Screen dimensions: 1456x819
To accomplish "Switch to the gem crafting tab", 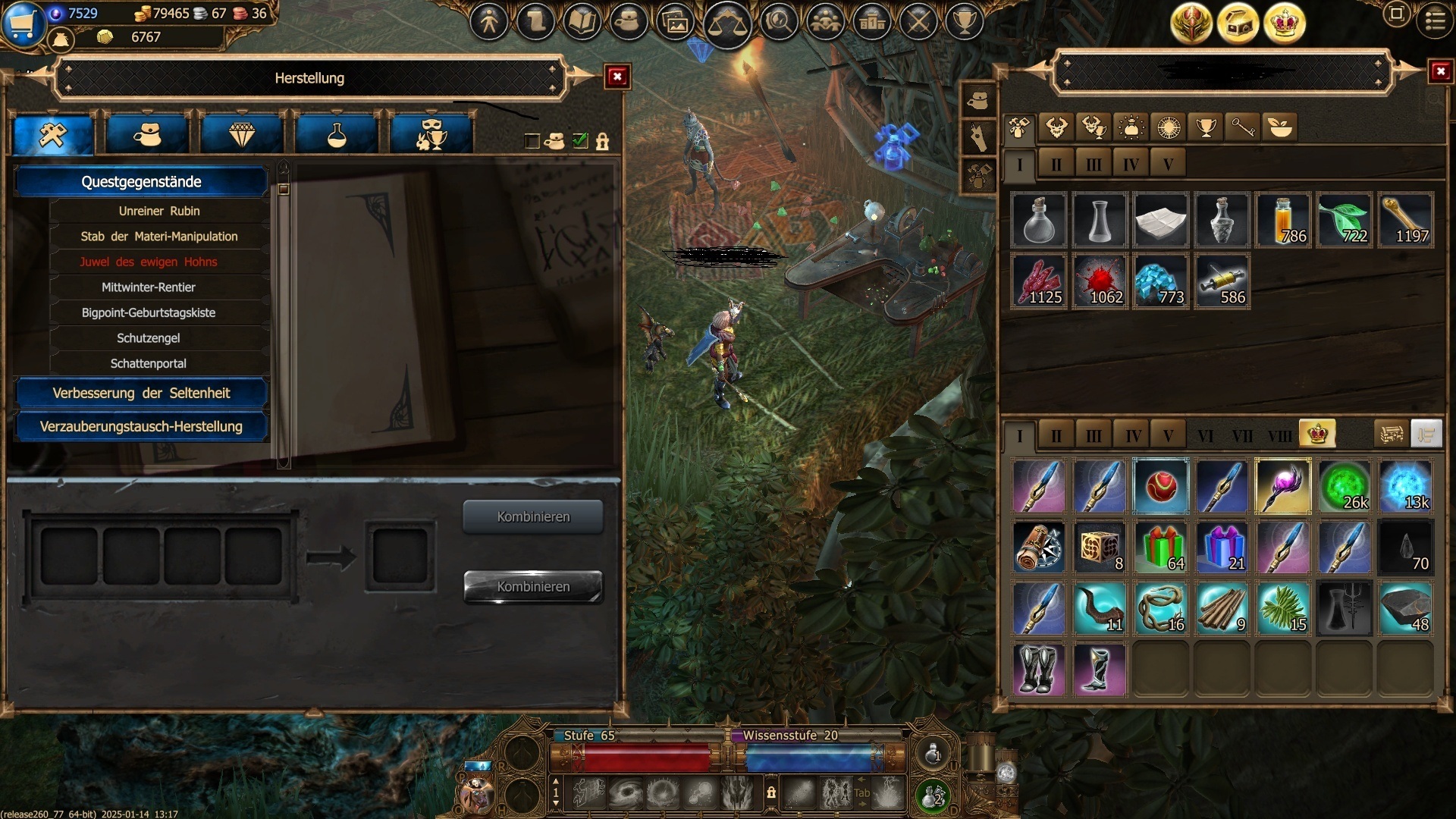I will tap(242, 135).
